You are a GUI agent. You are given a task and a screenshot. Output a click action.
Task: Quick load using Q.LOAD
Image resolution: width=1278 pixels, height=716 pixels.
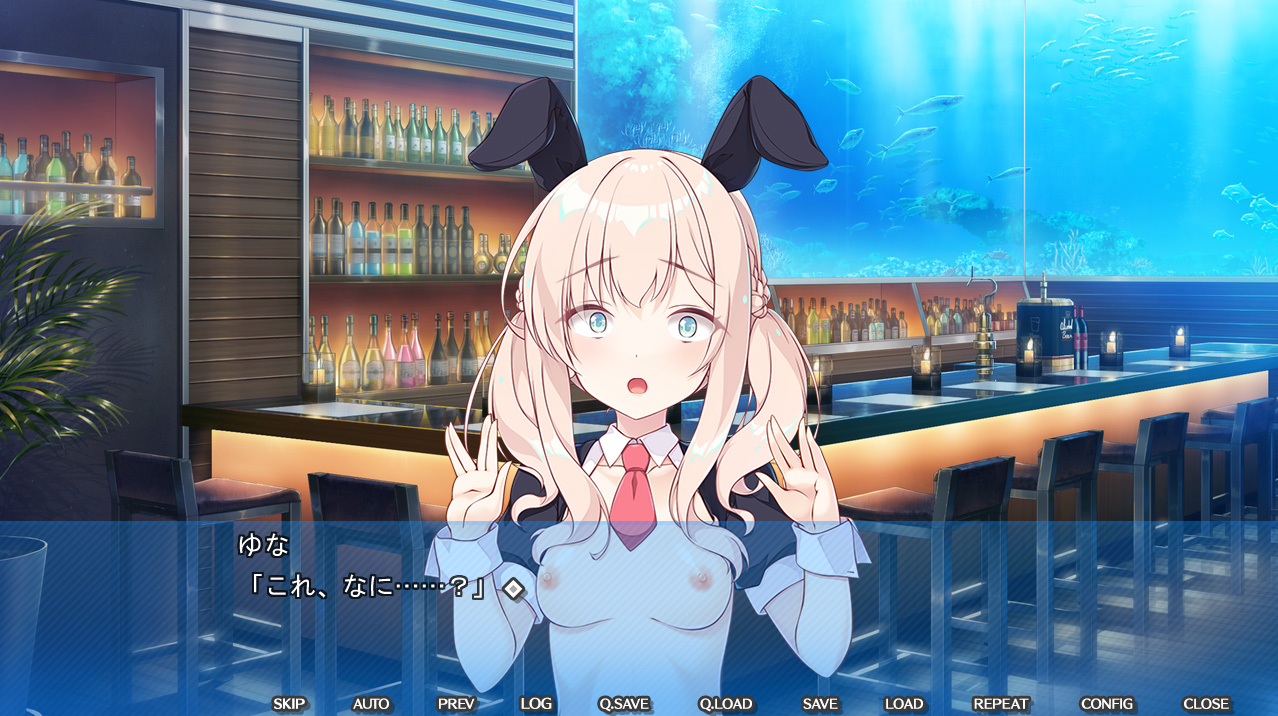coord(726,704)
